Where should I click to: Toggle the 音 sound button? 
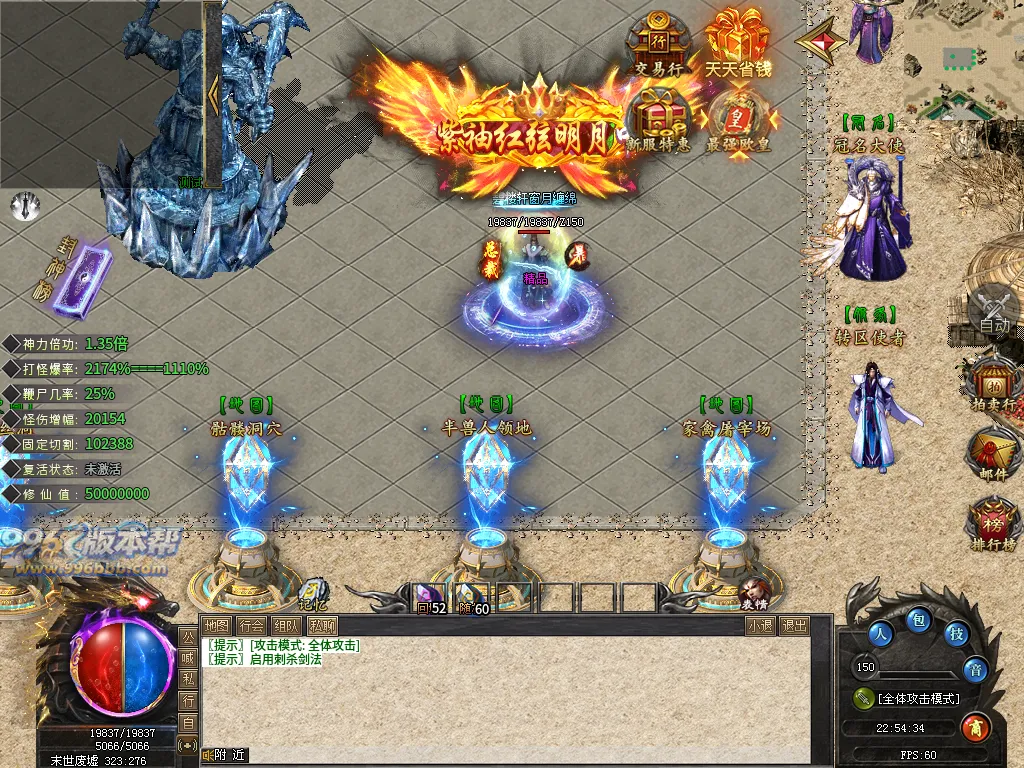(975, 669)
